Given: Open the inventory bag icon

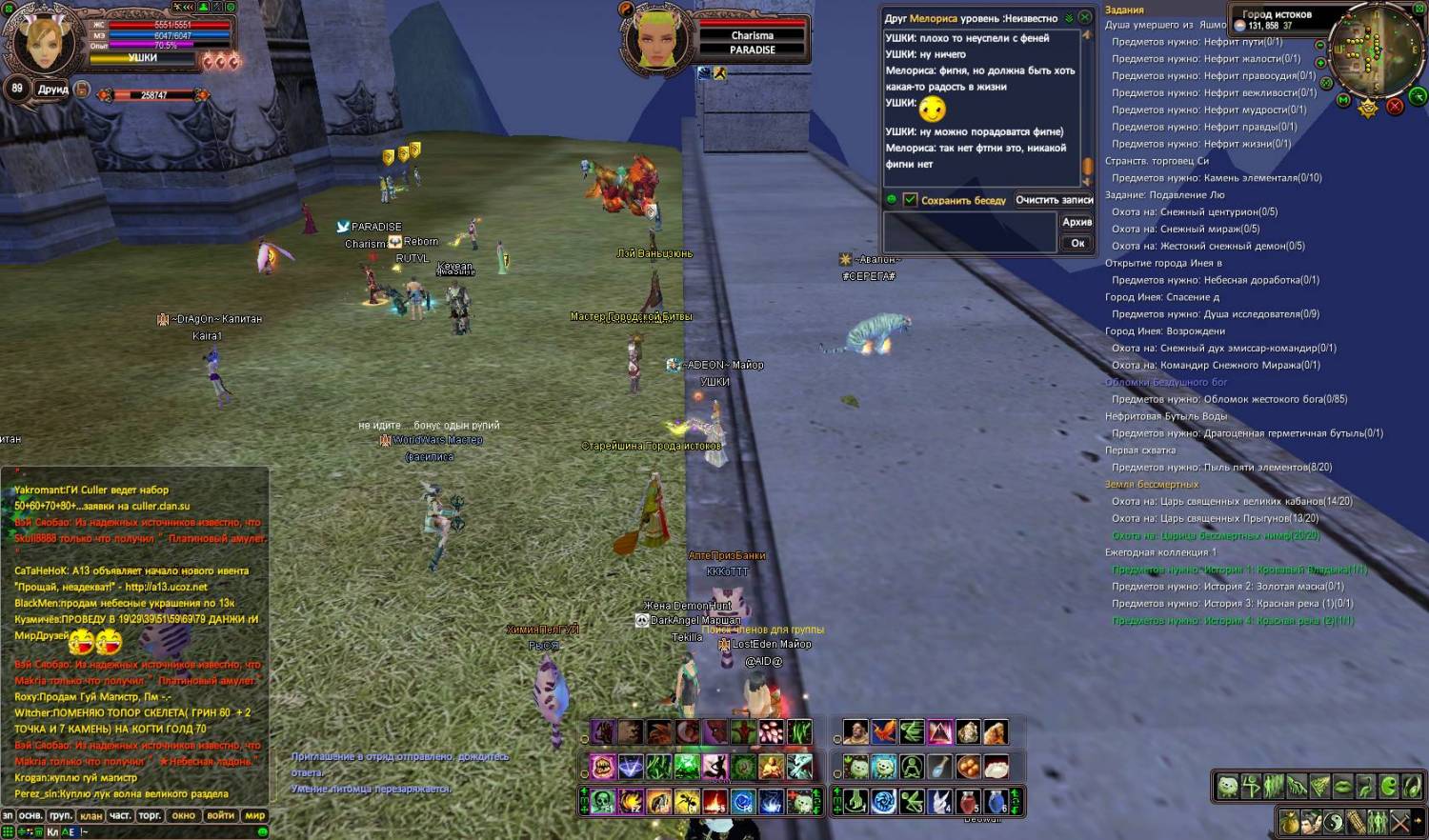Looking at the screenshot, I should click(1289, 822).
